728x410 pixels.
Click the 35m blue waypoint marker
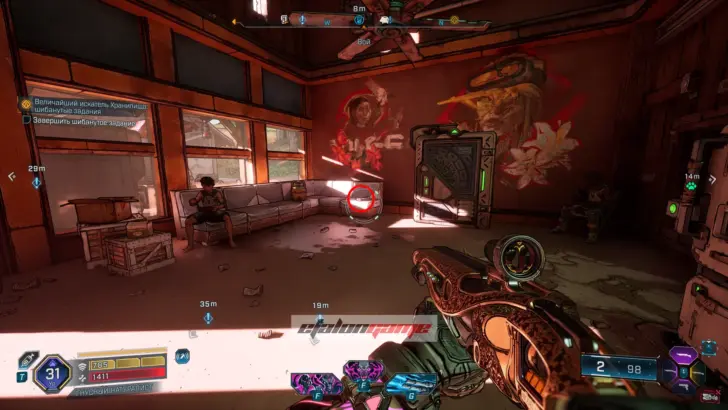tap(208, 317)
